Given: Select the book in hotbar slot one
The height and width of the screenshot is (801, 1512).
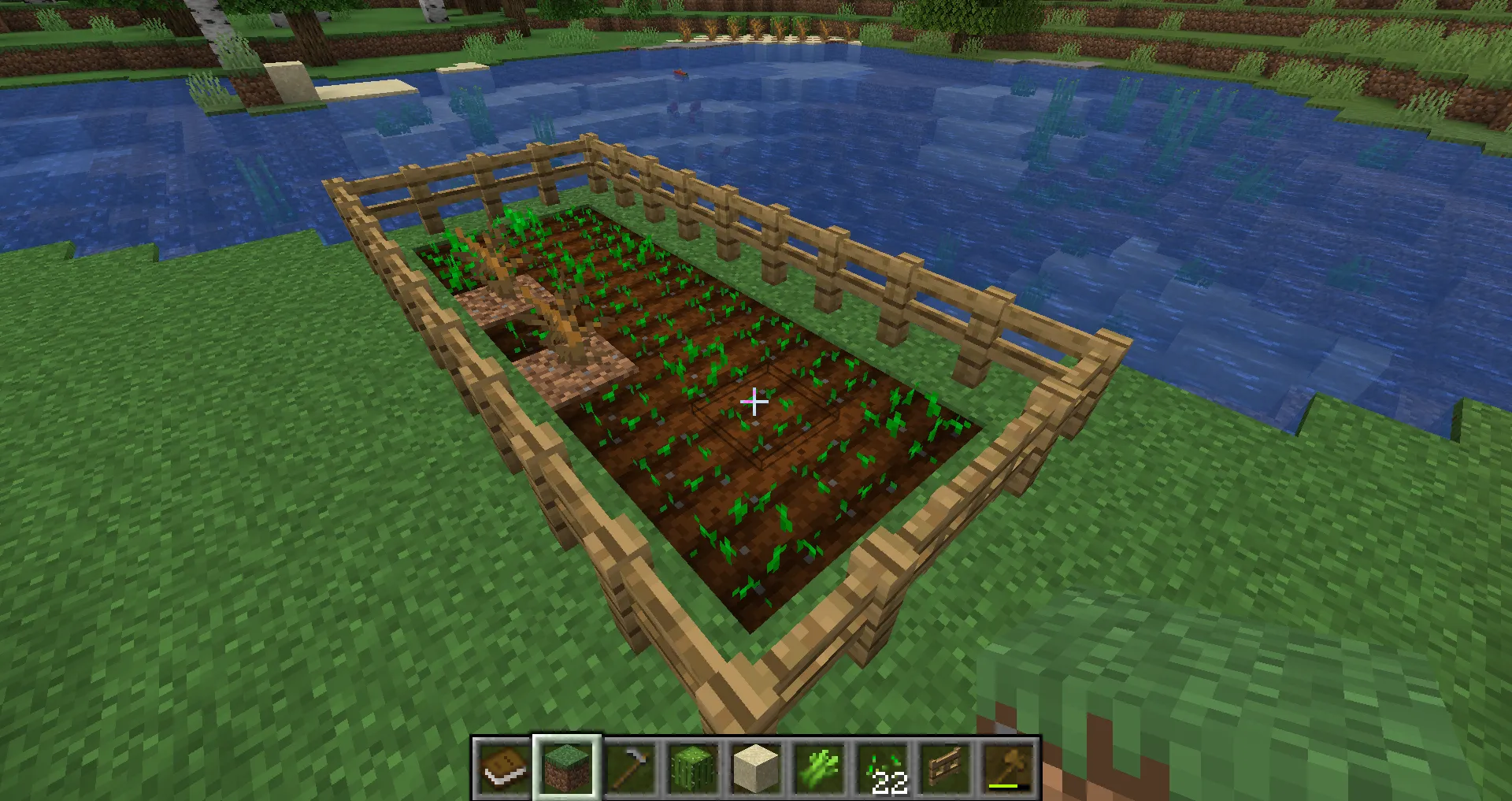Looking at the screenshot, I should coord(502,768).
